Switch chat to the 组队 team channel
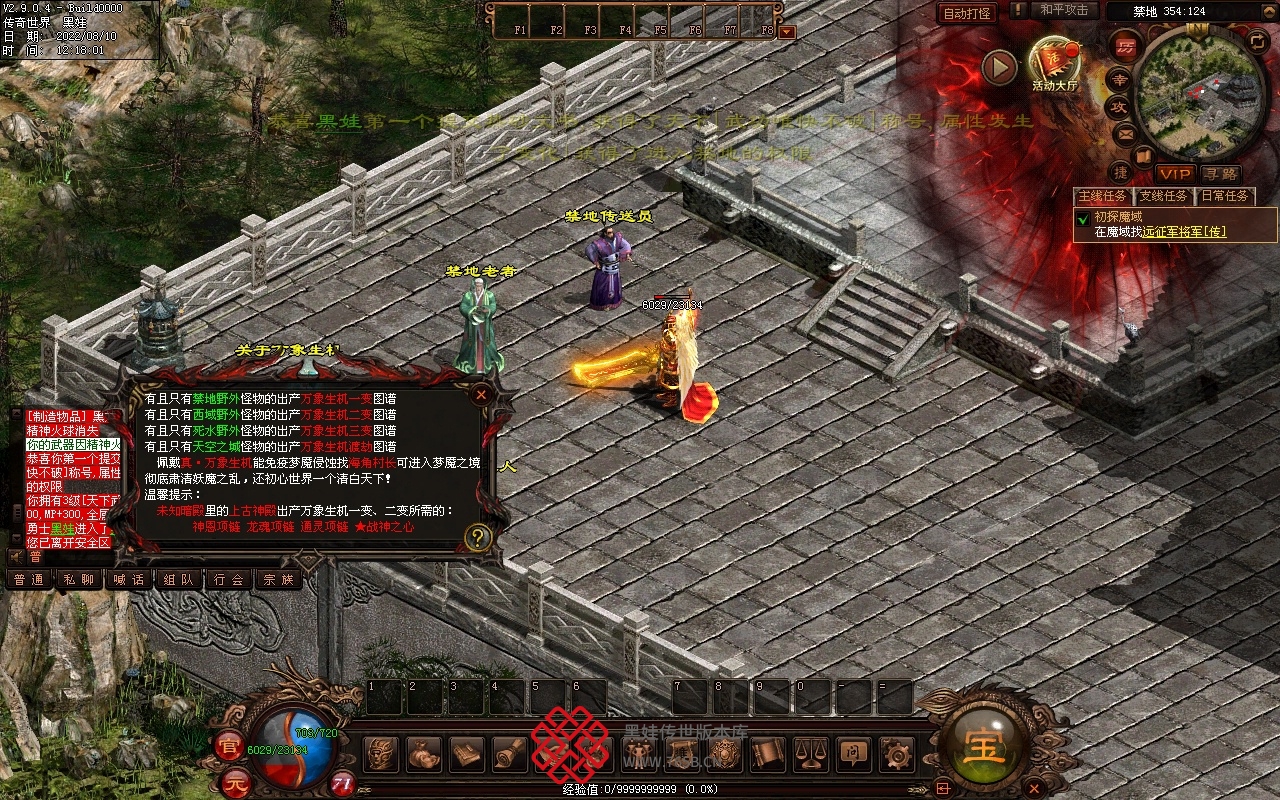Image resolution: width=1280 pixels, height=800 pixels. pos(178,579)
